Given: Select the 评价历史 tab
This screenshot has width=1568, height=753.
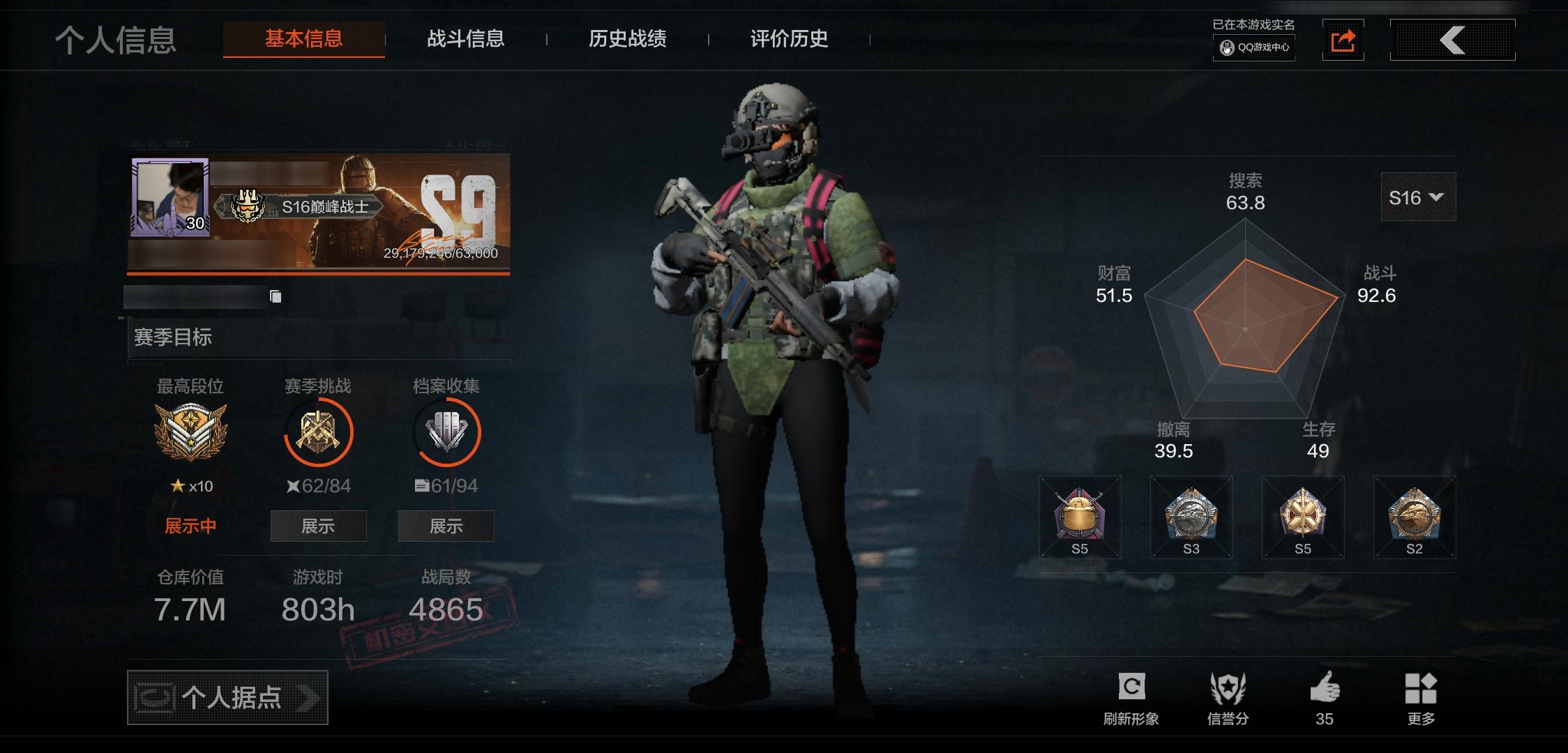Looking at the screenshot, I should [x=789, y=38].
